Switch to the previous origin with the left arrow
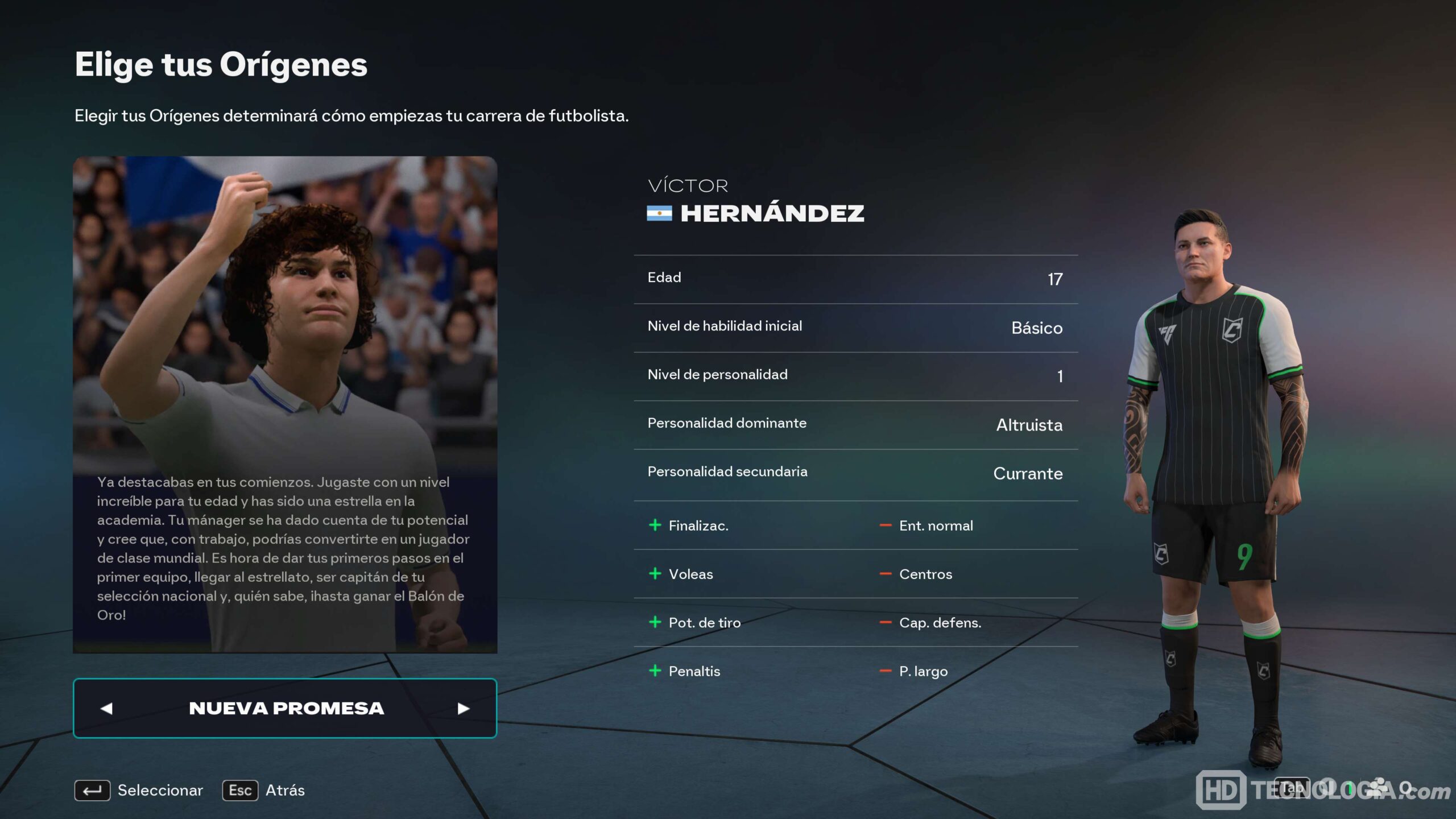This screenshot has height=819, width=1456. tap(106, 708)
